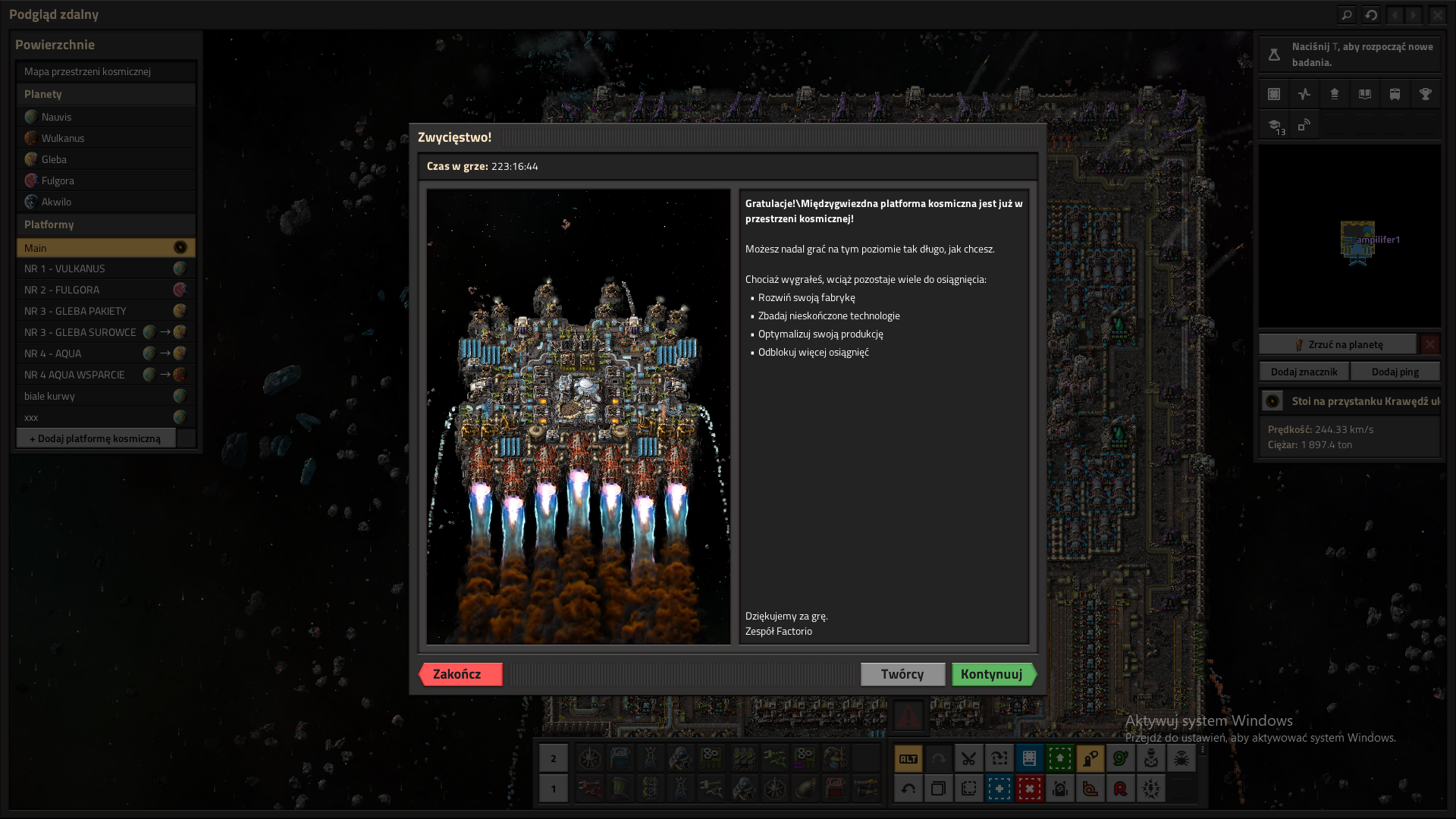This screenshot has width=1456, height=819.
Task: Select platform NR 2 - FULGORA
Action: (62, 290)
